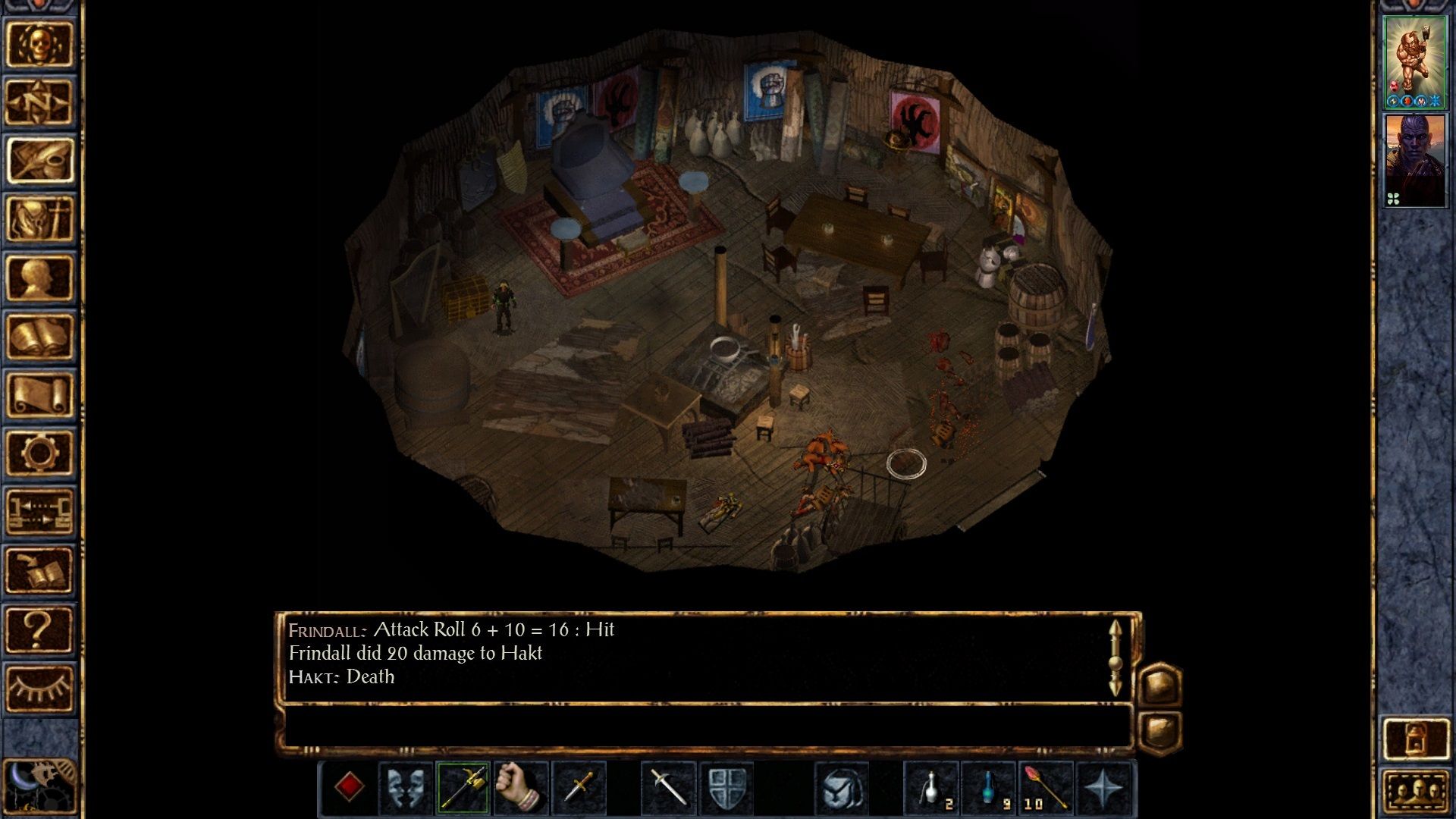The width and height of the screenshot is (1456, 819).
Task: Hide the interface with the closed-eye button
Action: [39, 688]
